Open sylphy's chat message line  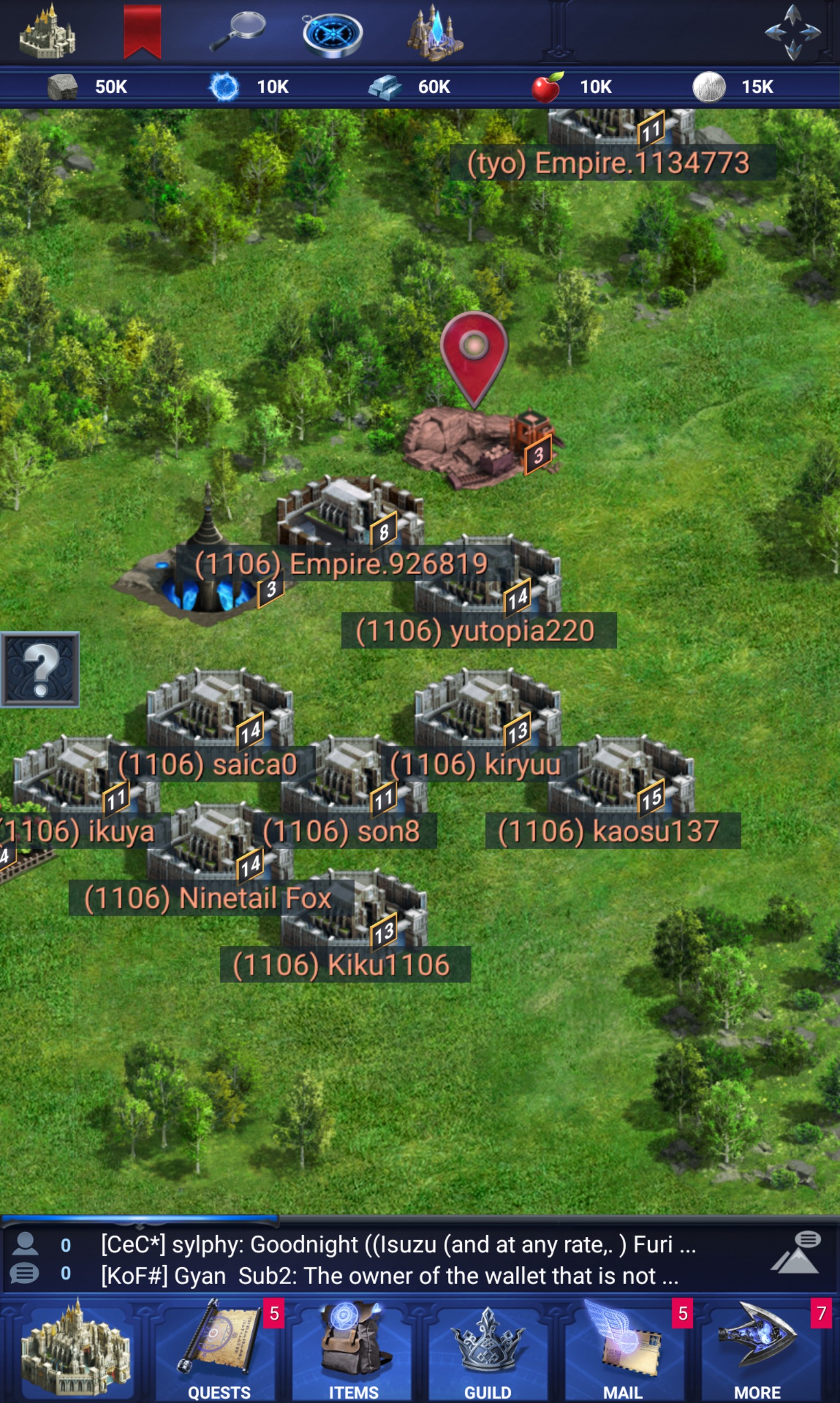click(x=398, y=1245)
